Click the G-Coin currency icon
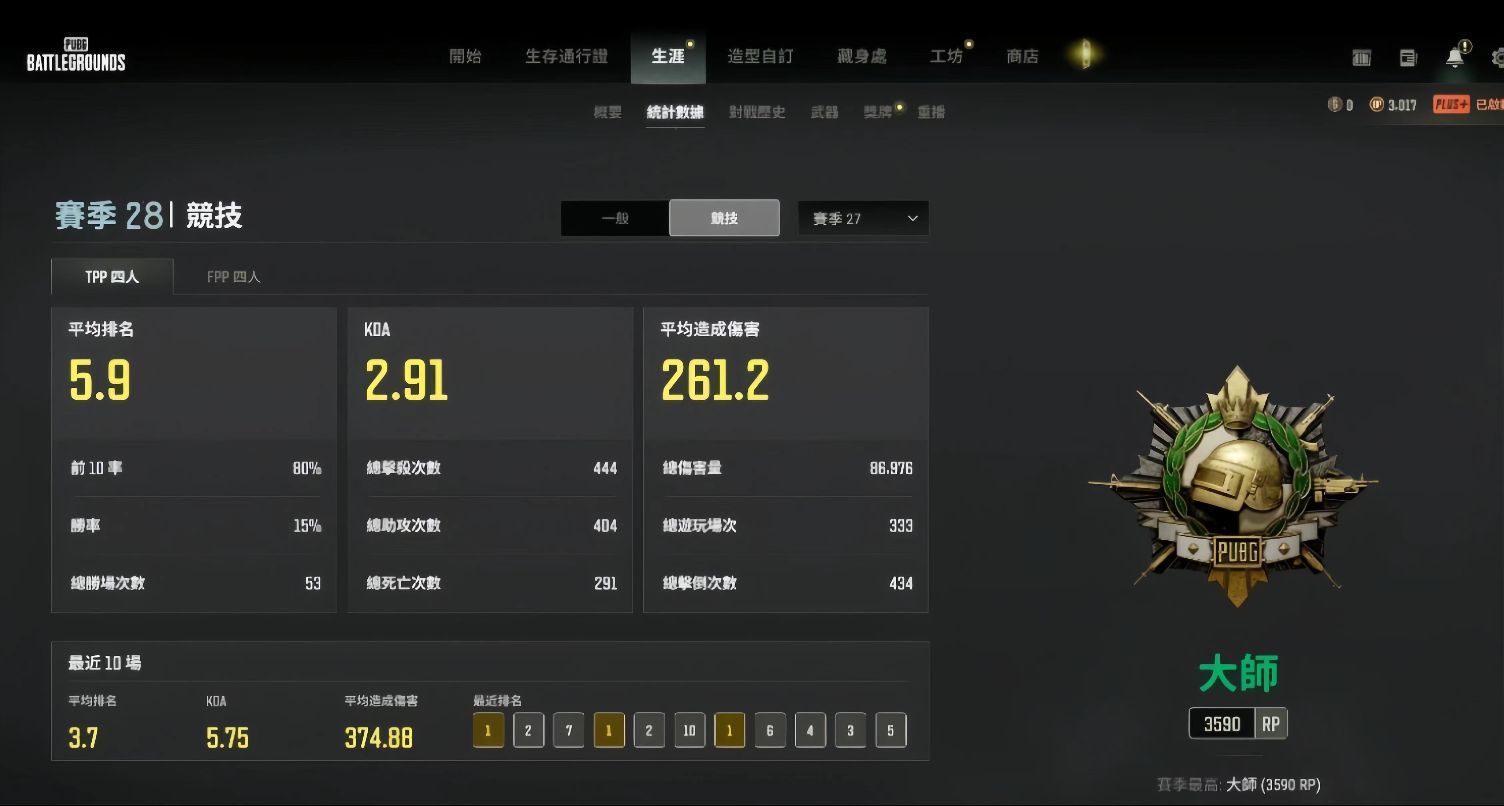The height and width of the screenshot is (806, 1504). coord(1337,104)
